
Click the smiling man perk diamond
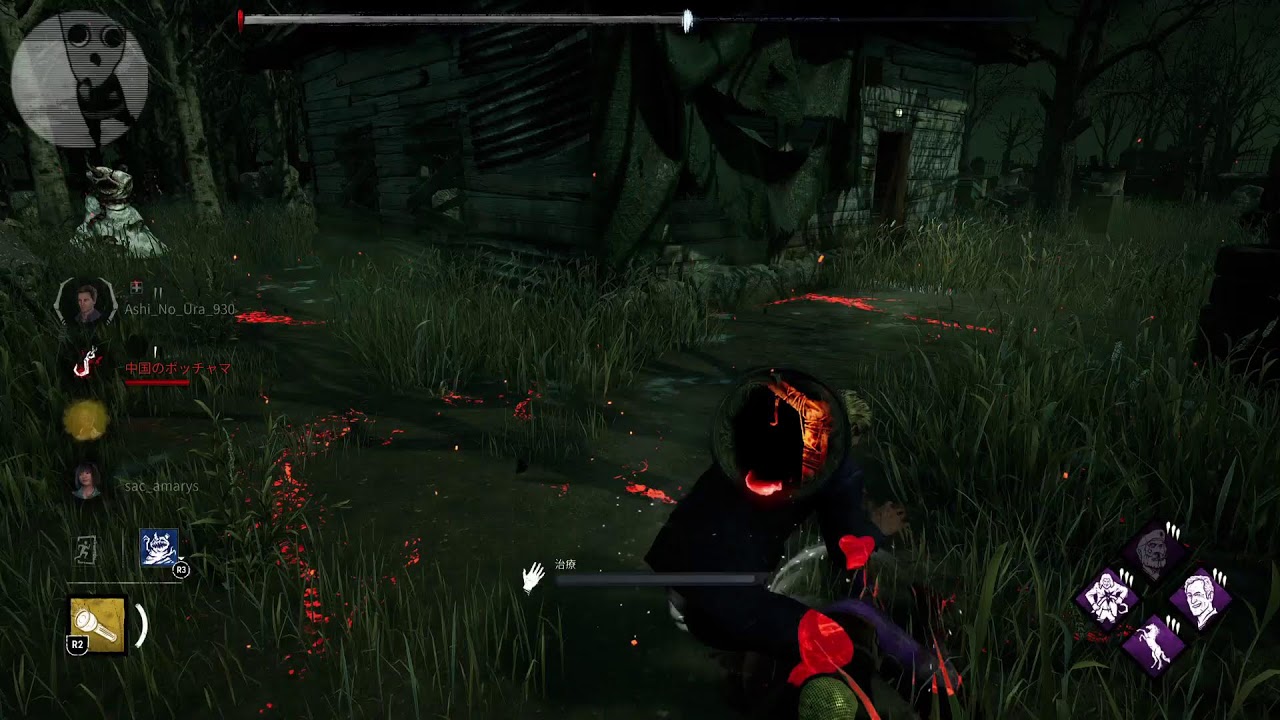(1200, 597)
